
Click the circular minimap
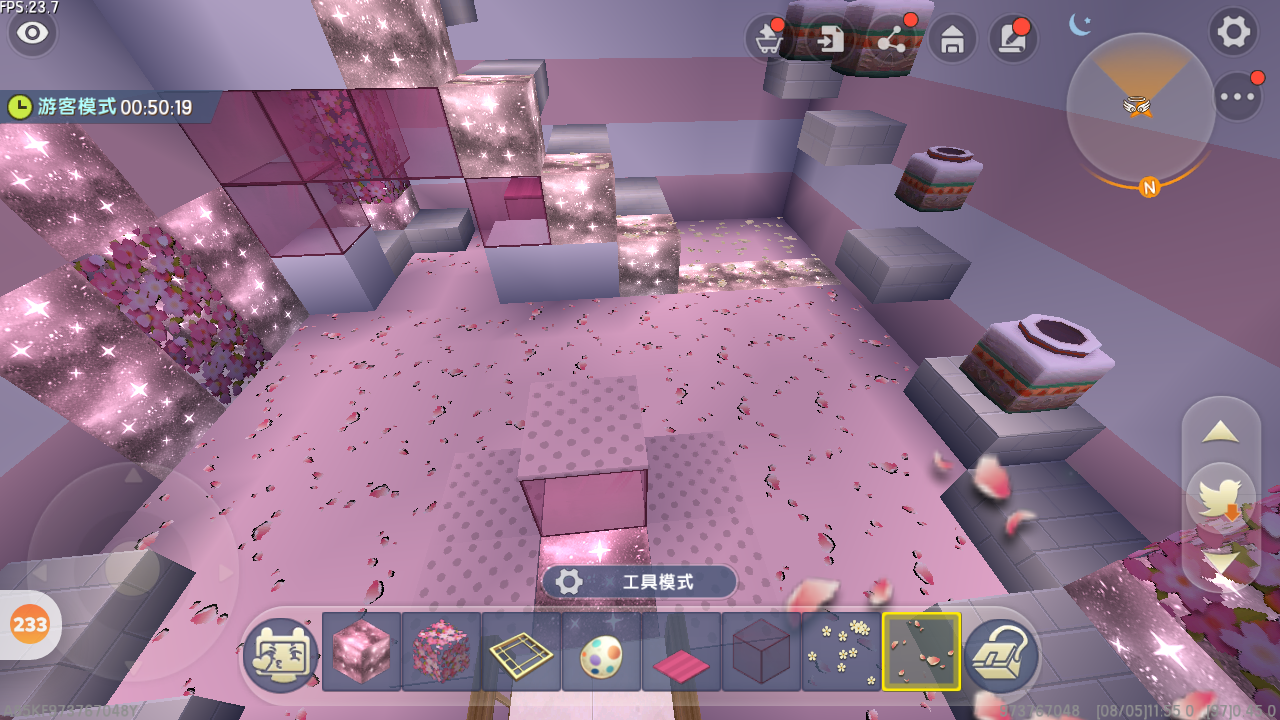coord(1140,108)
